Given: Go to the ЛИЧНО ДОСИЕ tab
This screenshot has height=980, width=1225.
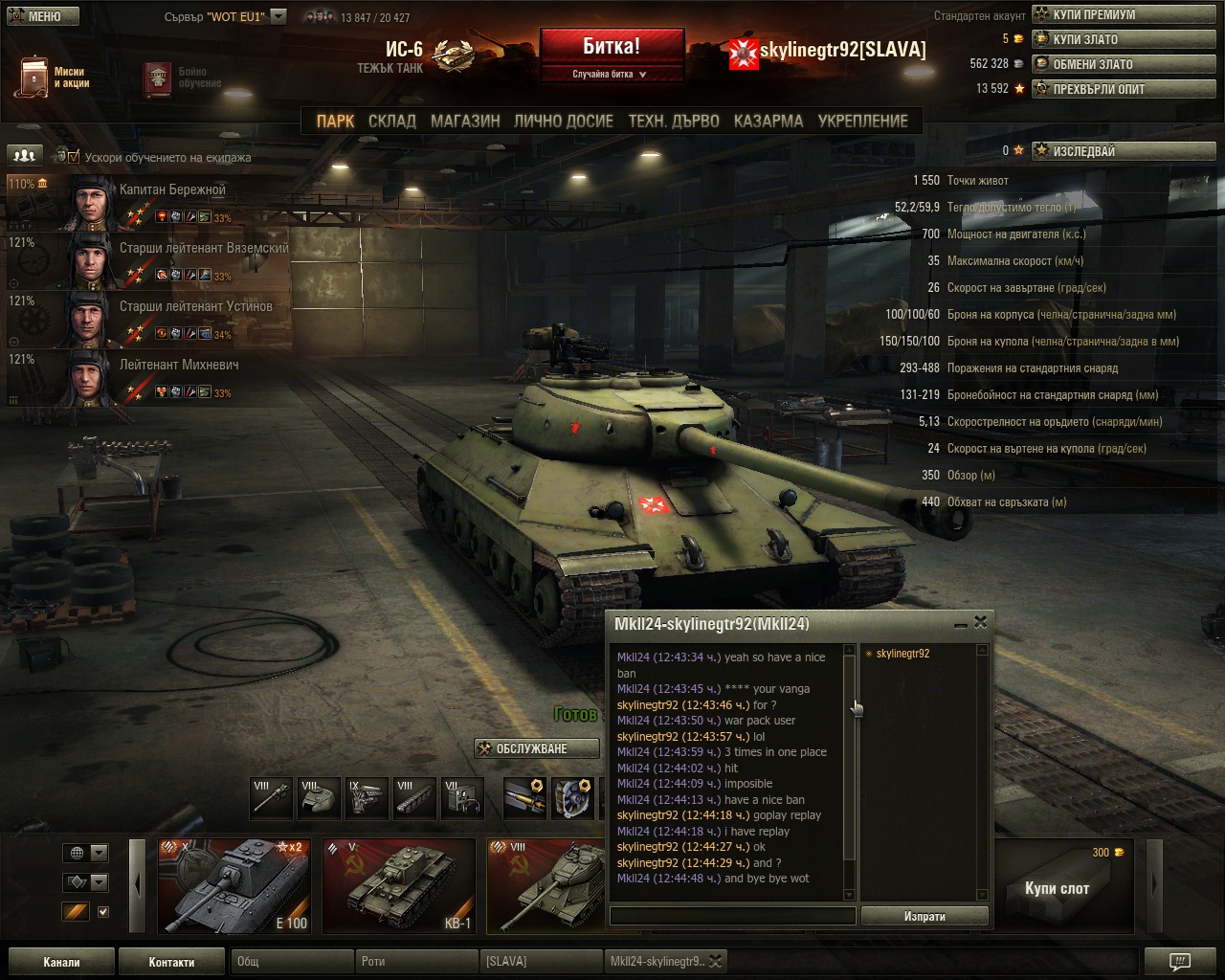Looking at the screenshot, I should coord(563,122).
